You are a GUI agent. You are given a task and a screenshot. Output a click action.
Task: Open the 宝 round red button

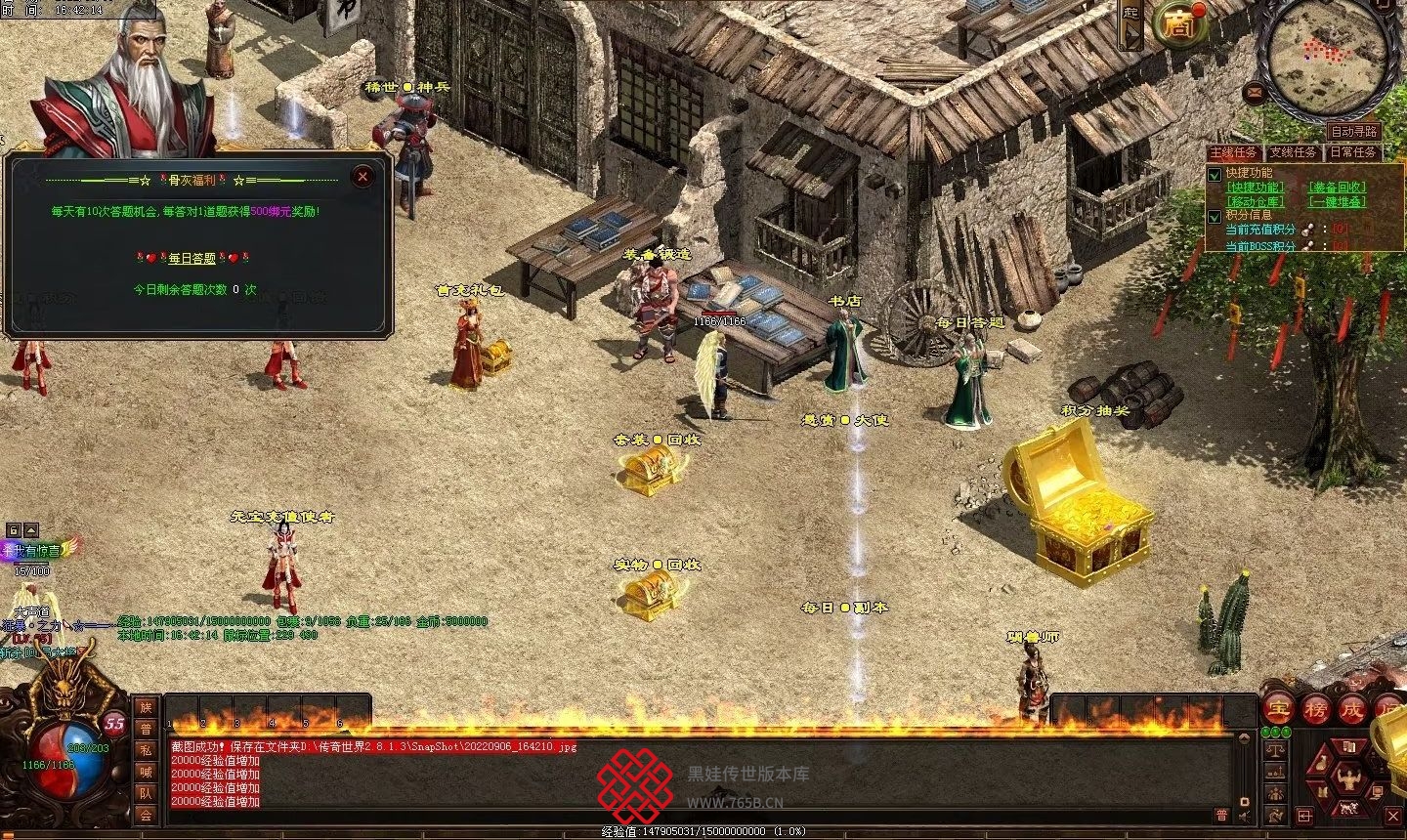coord(1277,708)
